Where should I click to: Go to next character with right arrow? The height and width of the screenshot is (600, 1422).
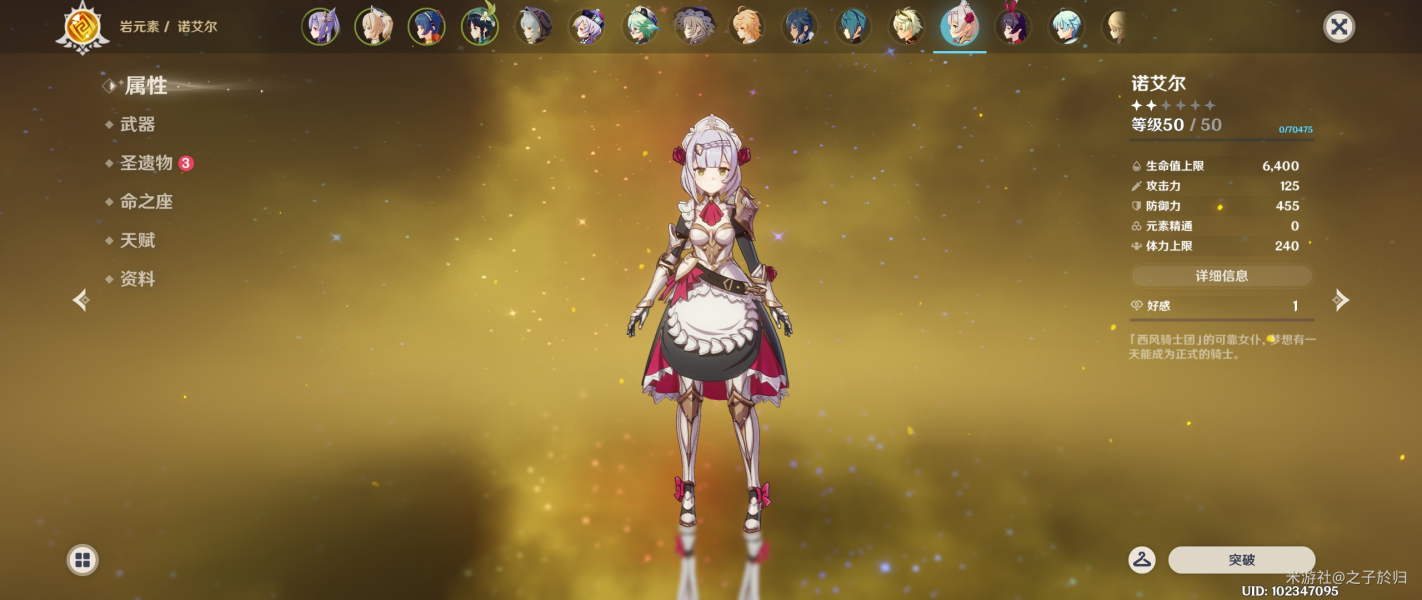coord(1342,300)
